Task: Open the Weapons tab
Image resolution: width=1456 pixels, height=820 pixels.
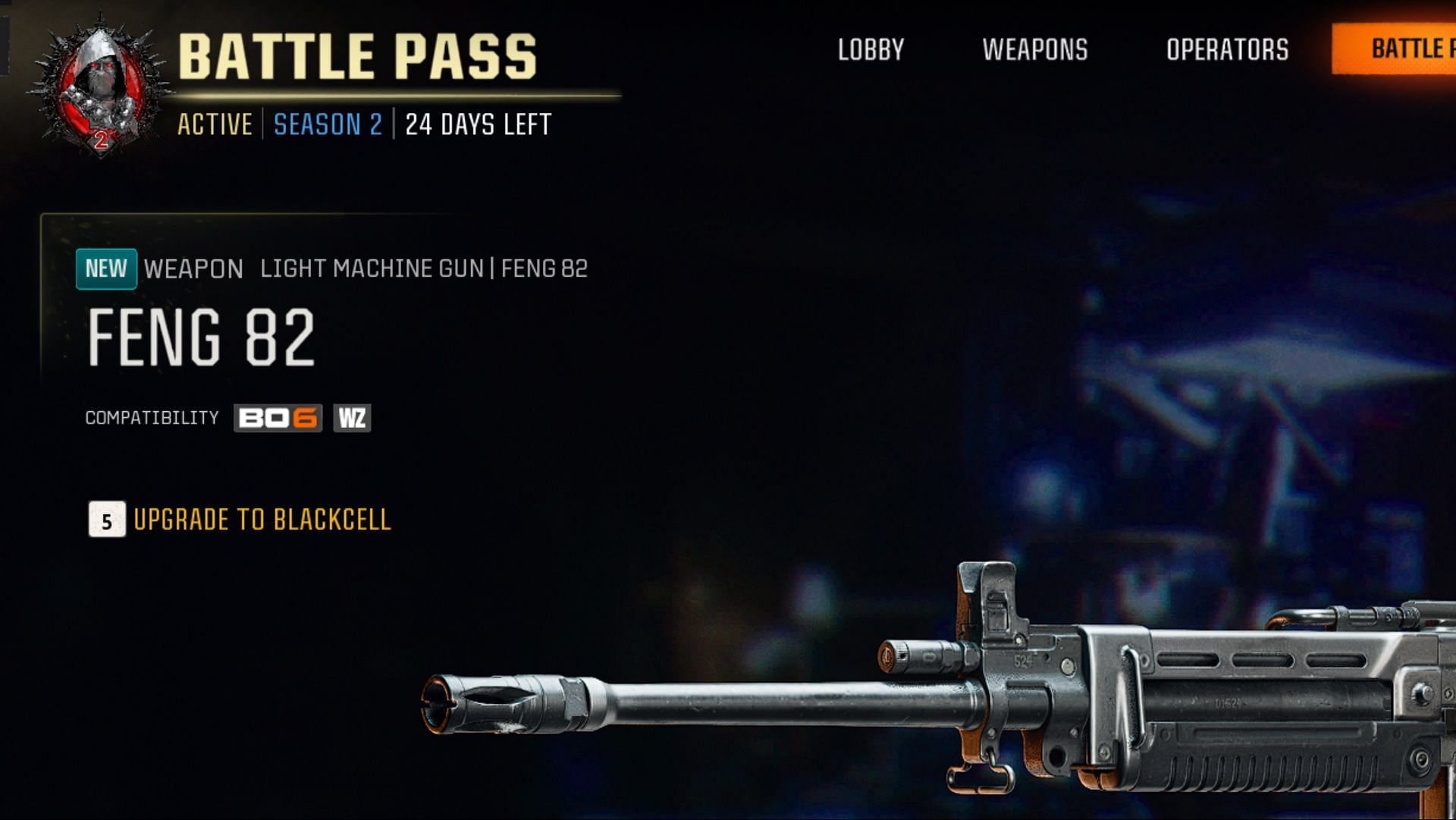Action: 1035,50
